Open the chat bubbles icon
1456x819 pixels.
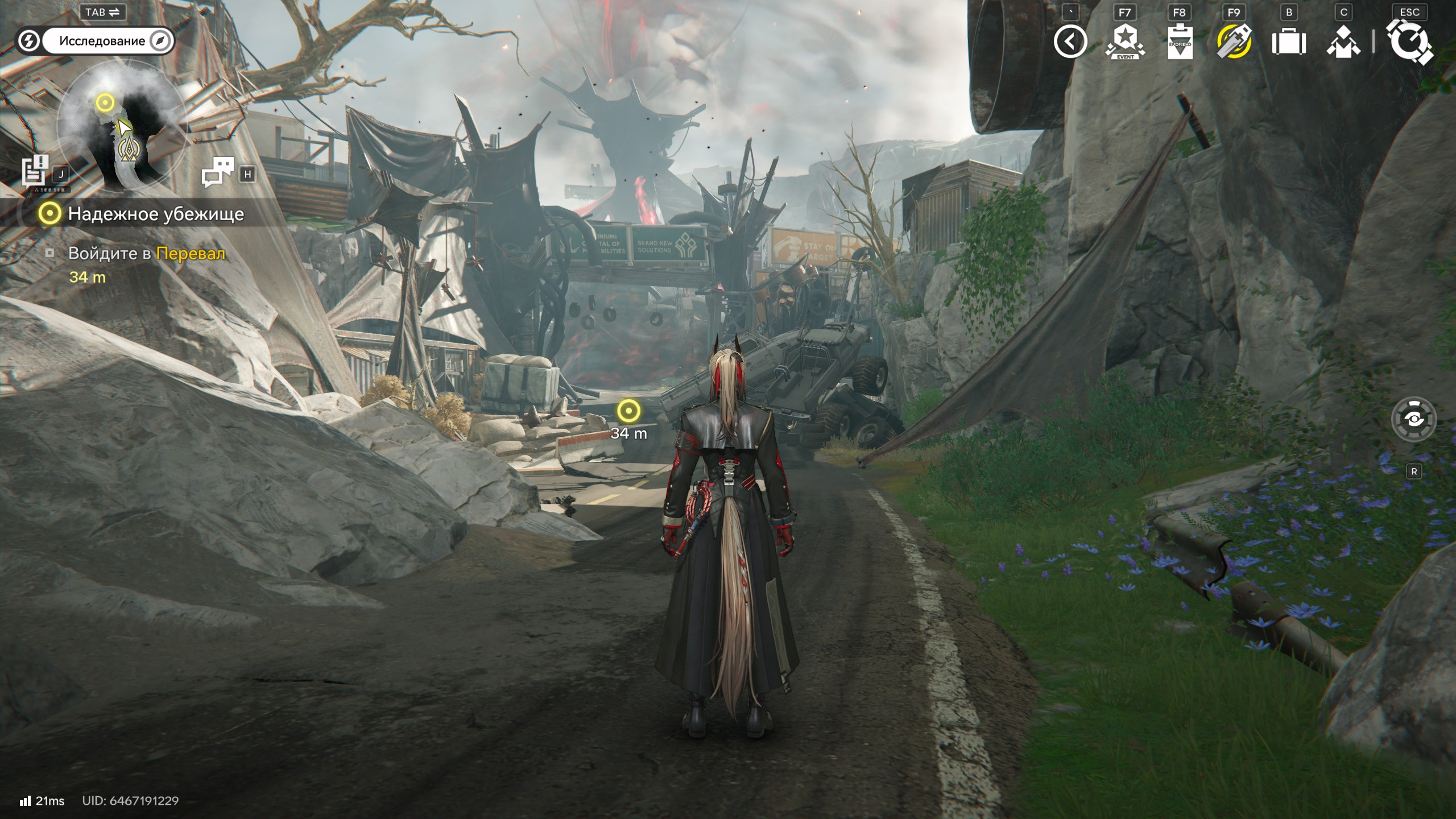pos(218,172)
